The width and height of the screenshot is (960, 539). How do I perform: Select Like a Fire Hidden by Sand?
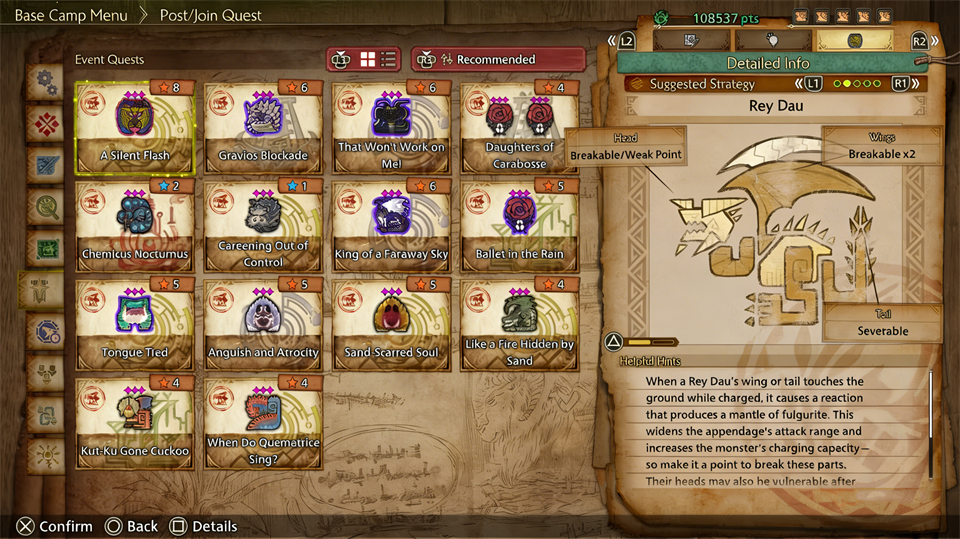click(x=519, y=324)
